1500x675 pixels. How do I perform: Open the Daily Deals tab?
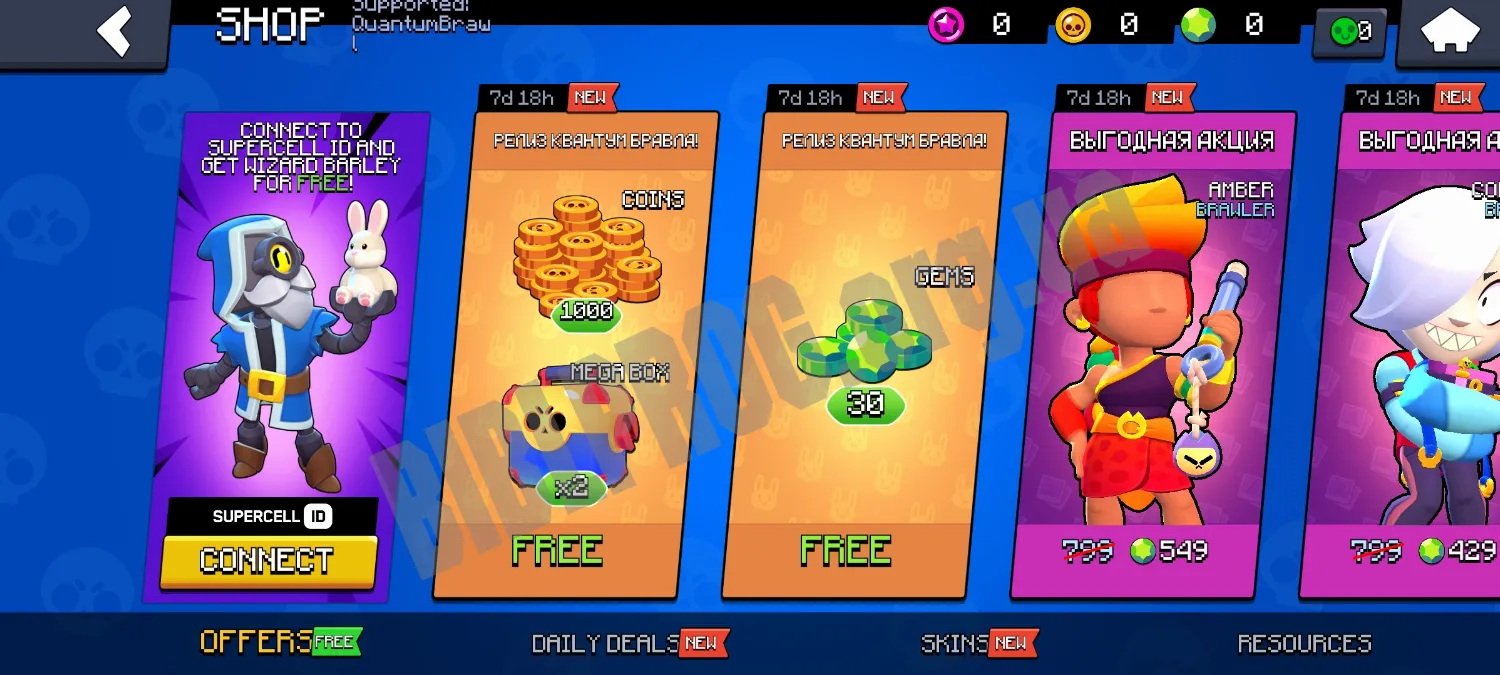pos(605,643)
